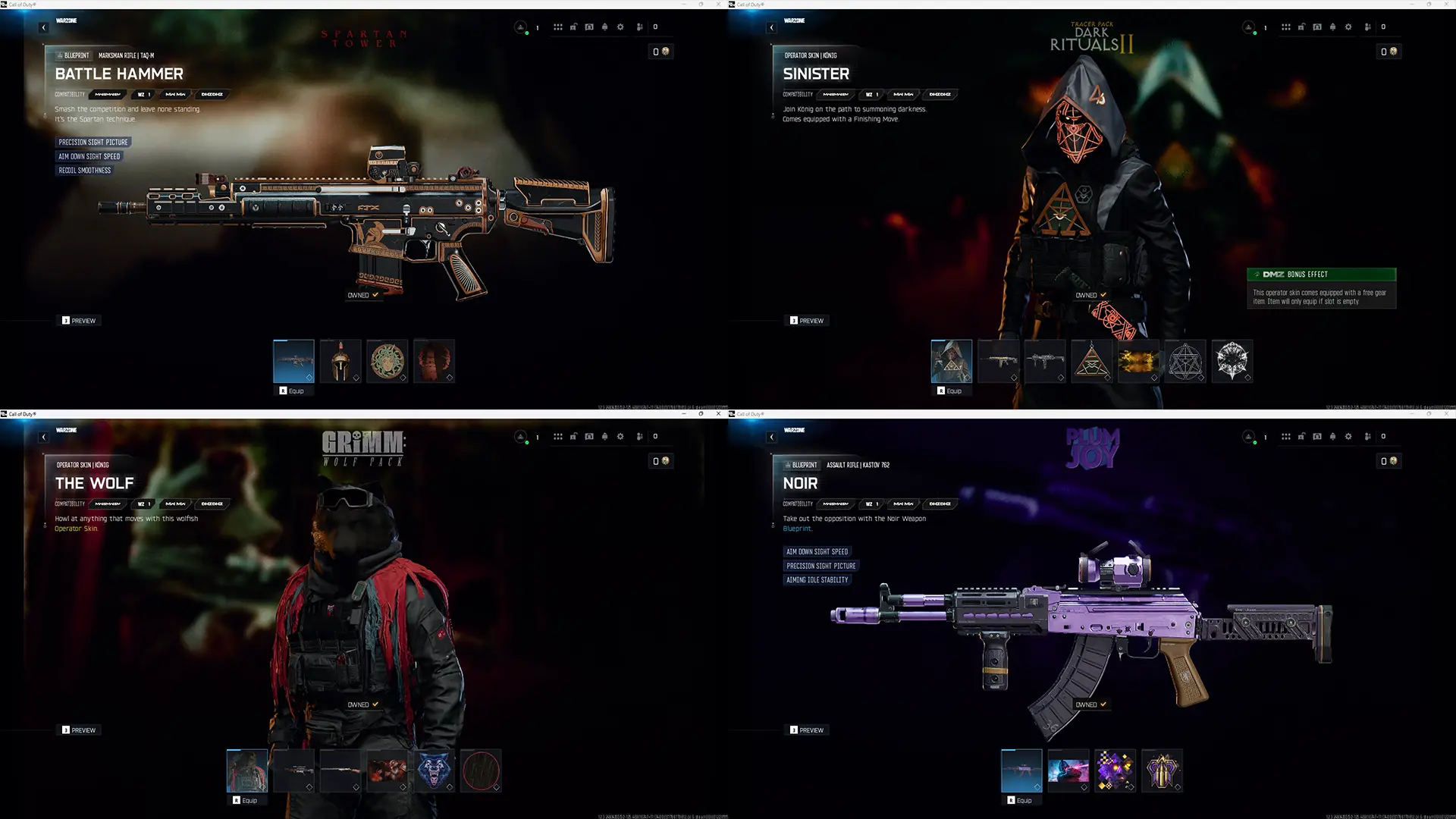Screen dimensions: 1456x819
Task: Click the back arrow on the Noir screen
Action: pos(771,437)
